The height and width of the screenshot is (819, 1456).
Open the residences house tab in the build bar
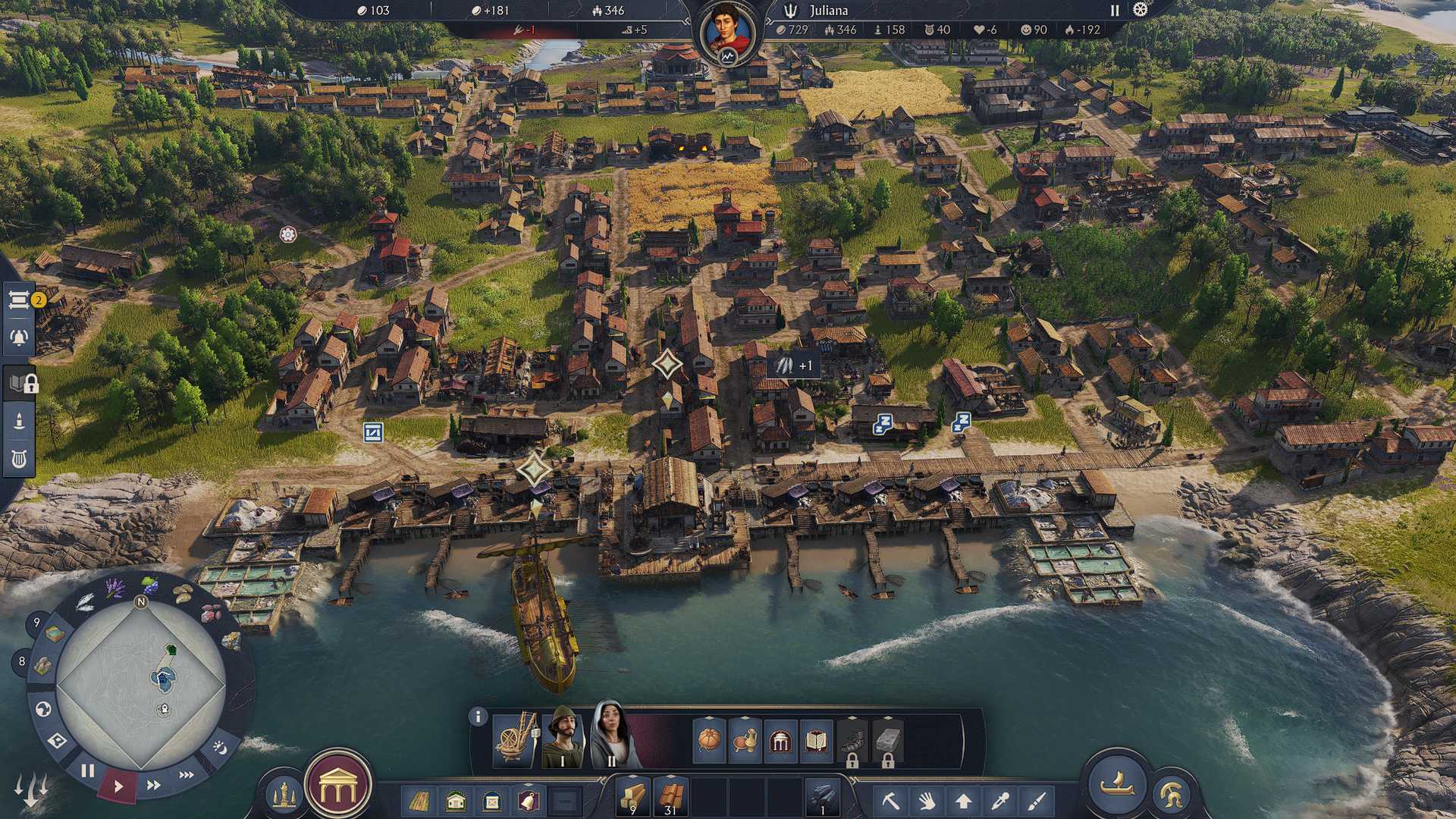point(453,802)
